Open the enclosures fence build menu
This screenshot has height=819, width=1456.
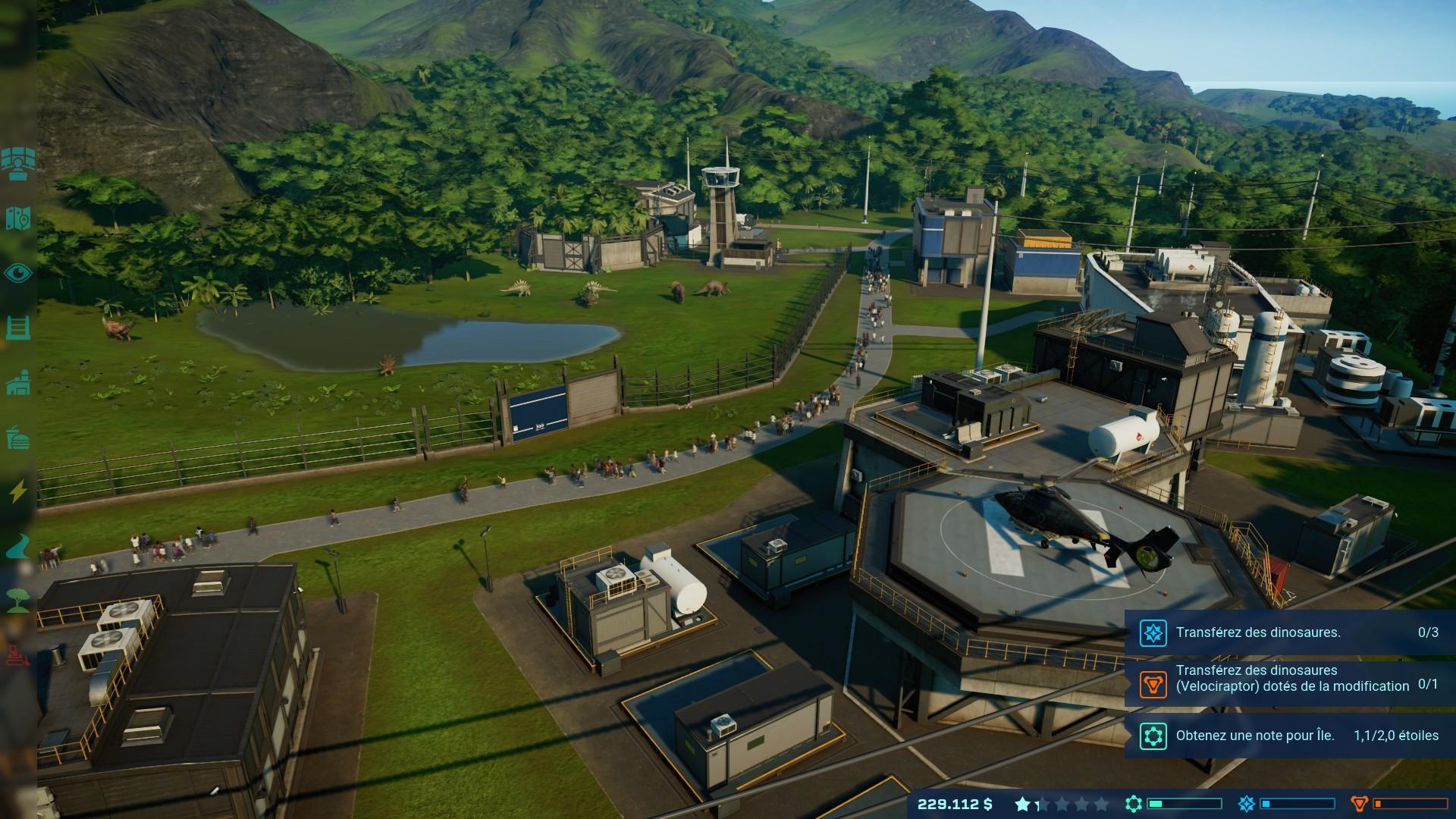(x=17, y=328)
